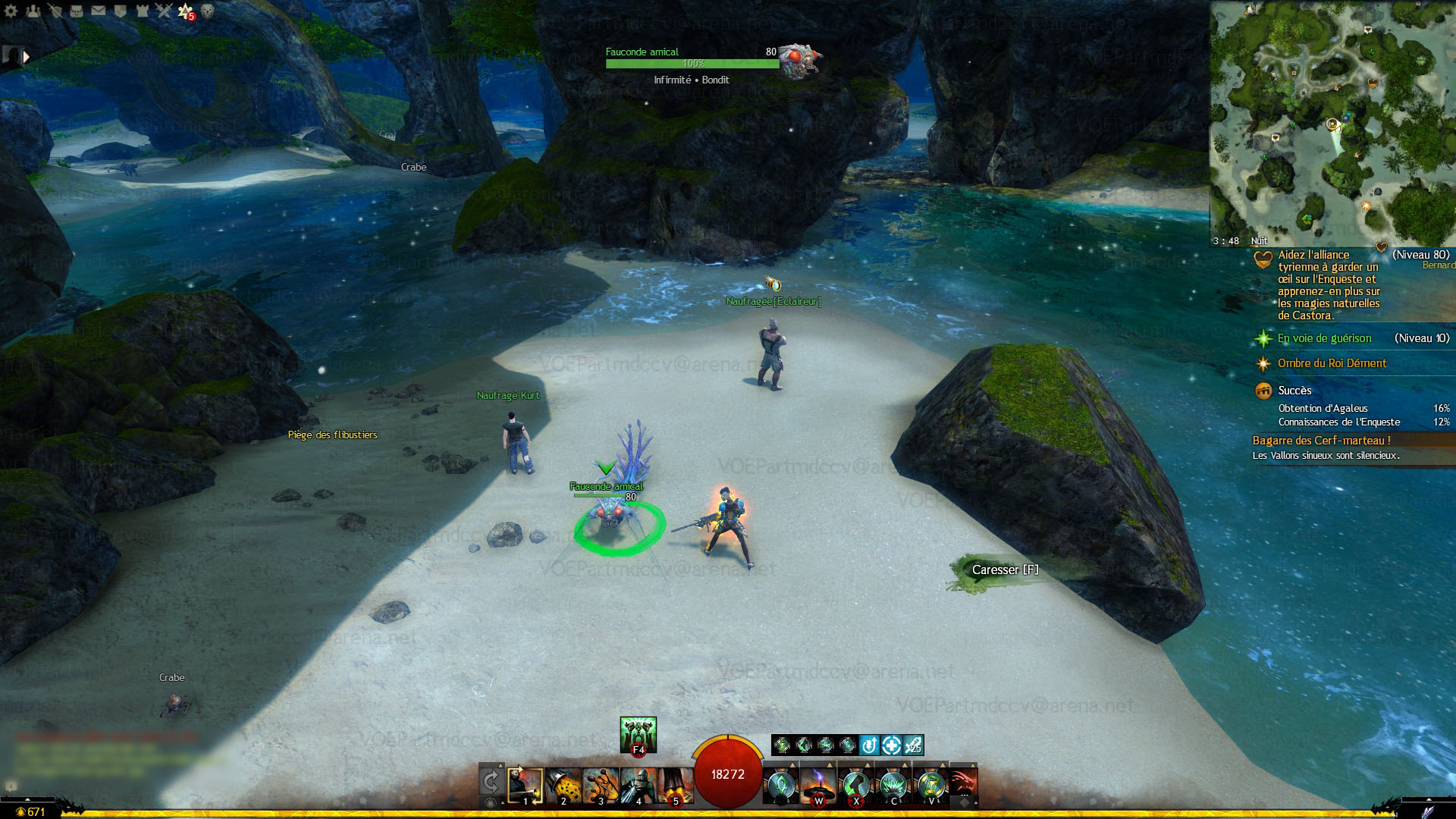
Task: Open the mail envelope icon
Action: pyautogui.click(x=99, y=11)
